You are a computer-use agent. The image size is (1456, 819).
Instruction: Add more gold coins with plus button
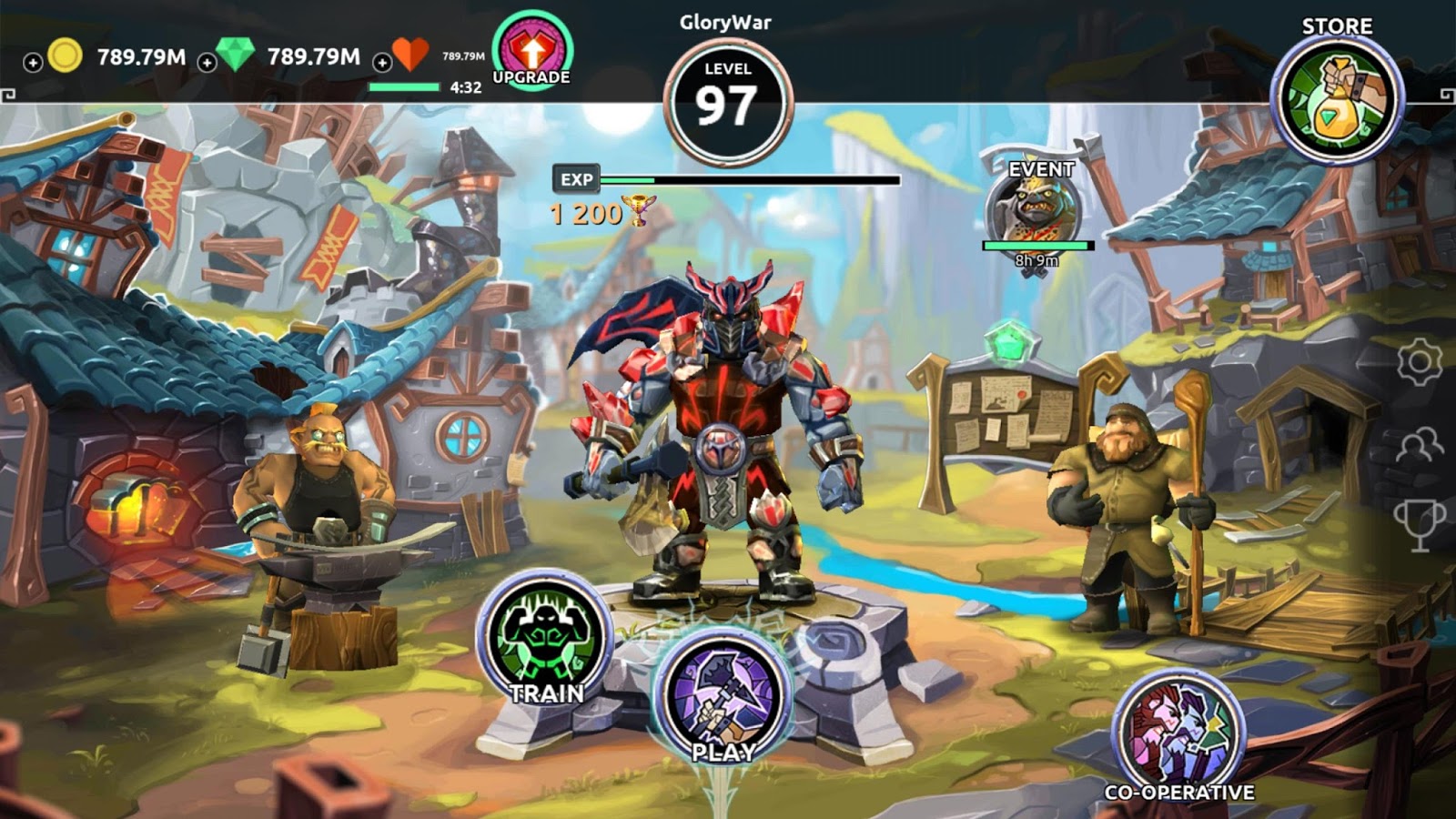[x=33, y=62]
